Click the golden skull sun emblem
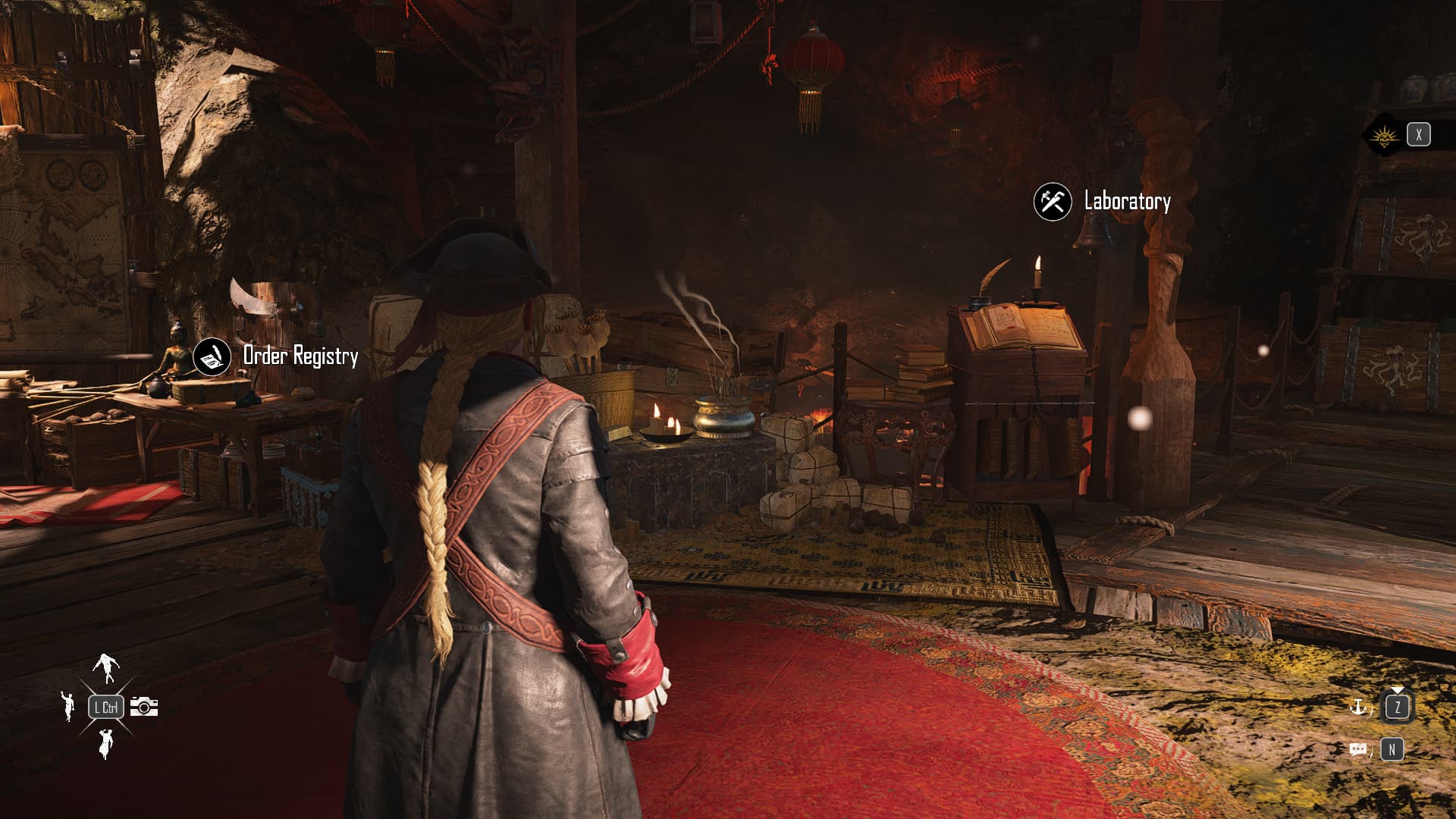This screenshot has height=819, width=1456. (x=1385, y=136)
